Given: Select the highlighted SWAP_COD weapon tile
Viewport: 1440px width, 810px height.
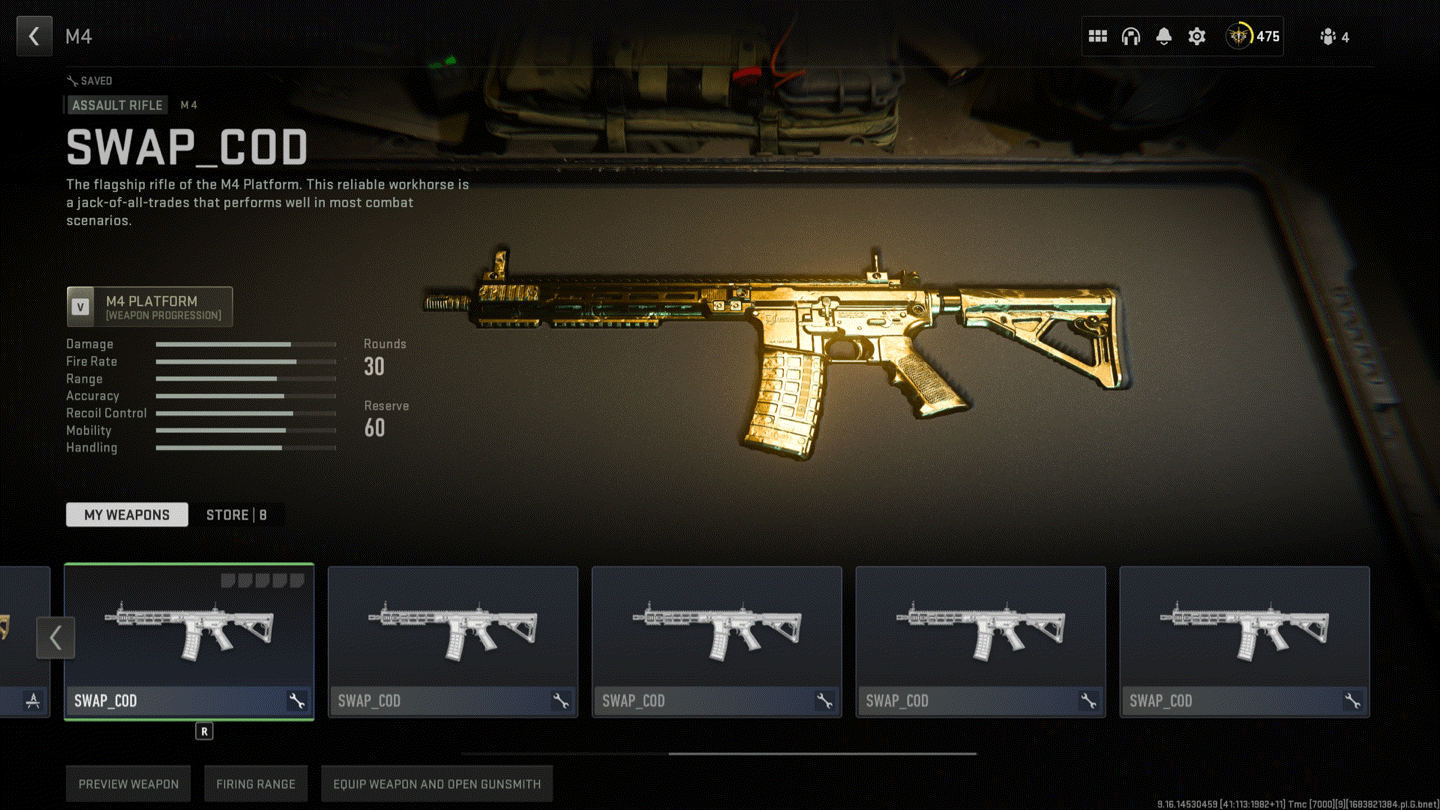Looking at the screenshot, I should [x=189, y=630].
